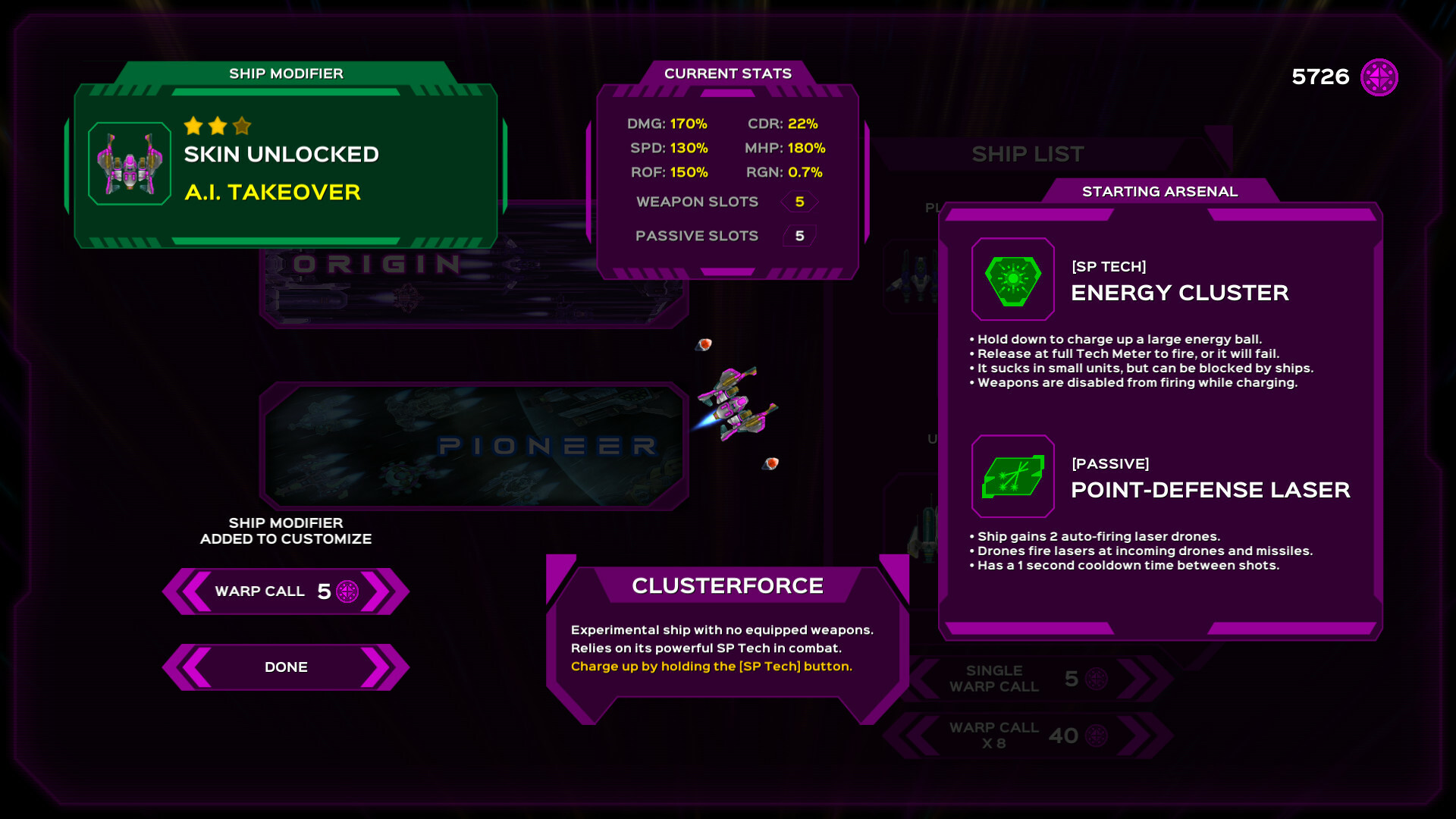This screenshot has height=819, width=1456.
Task: Expand the Pioneer ship category banner
Action: 470,446
